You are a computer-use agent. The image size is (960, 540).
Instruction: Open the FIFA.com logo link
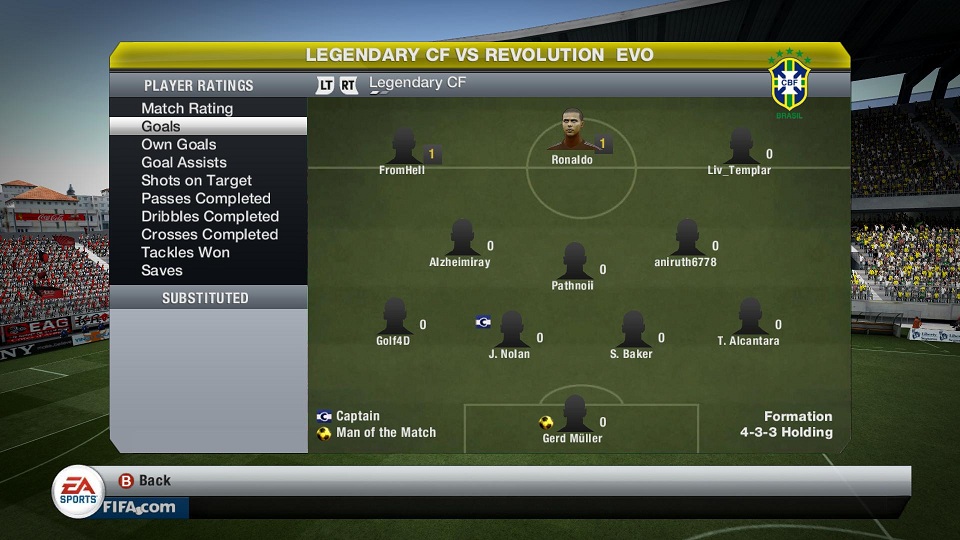(x=138, y=507)
